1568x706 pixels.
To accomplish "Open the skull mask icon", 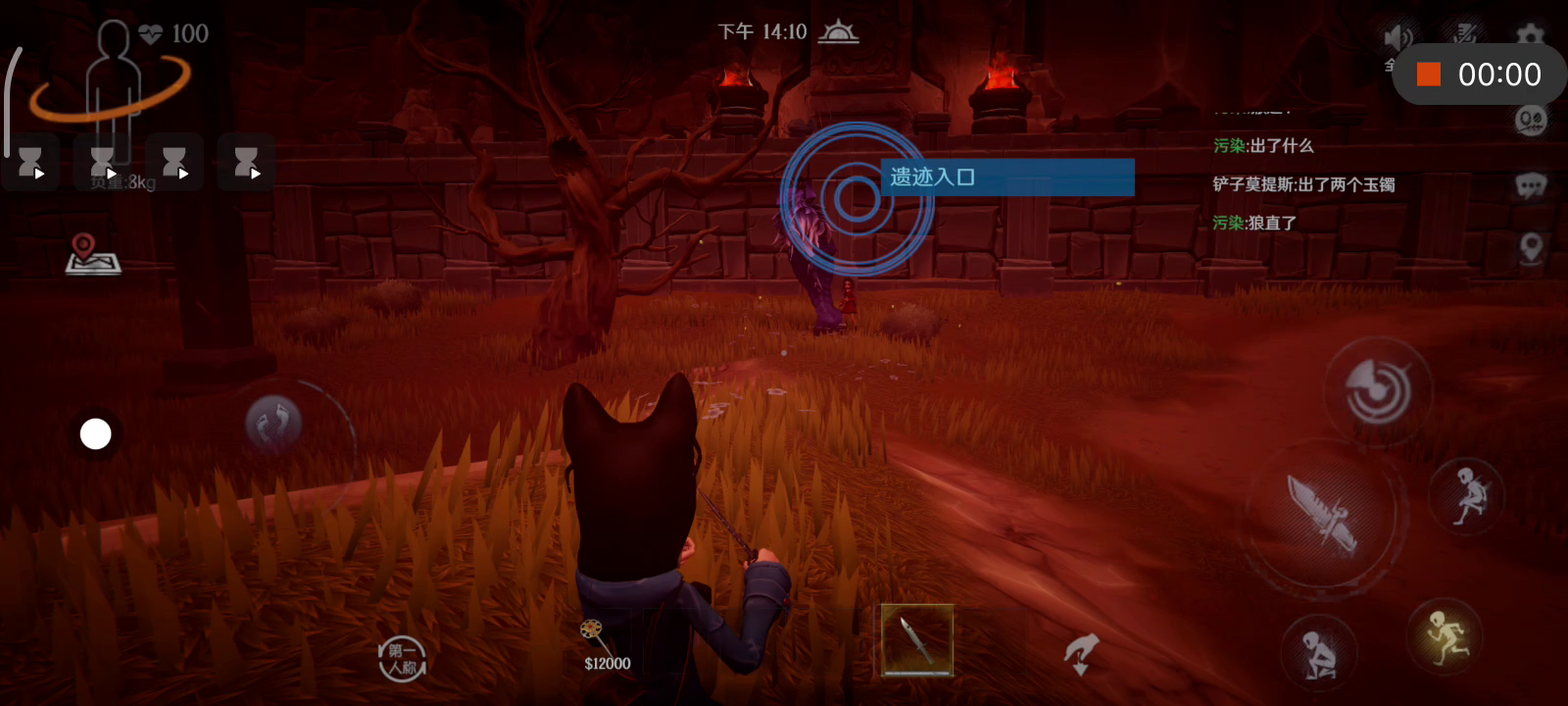I will [1530, 122].
